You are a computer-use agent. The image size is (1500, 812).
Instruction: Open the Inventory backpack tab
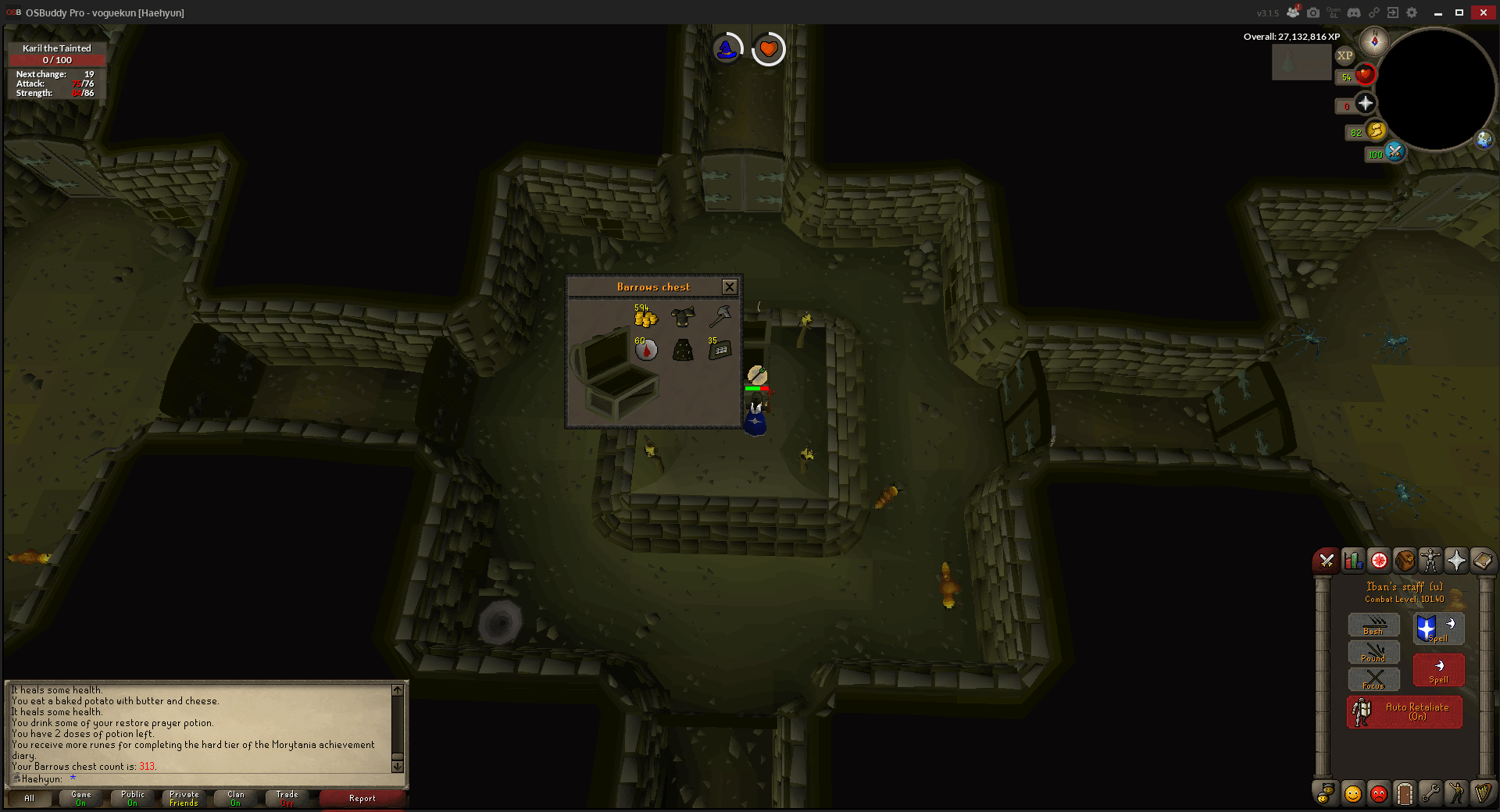point(1405,560)
